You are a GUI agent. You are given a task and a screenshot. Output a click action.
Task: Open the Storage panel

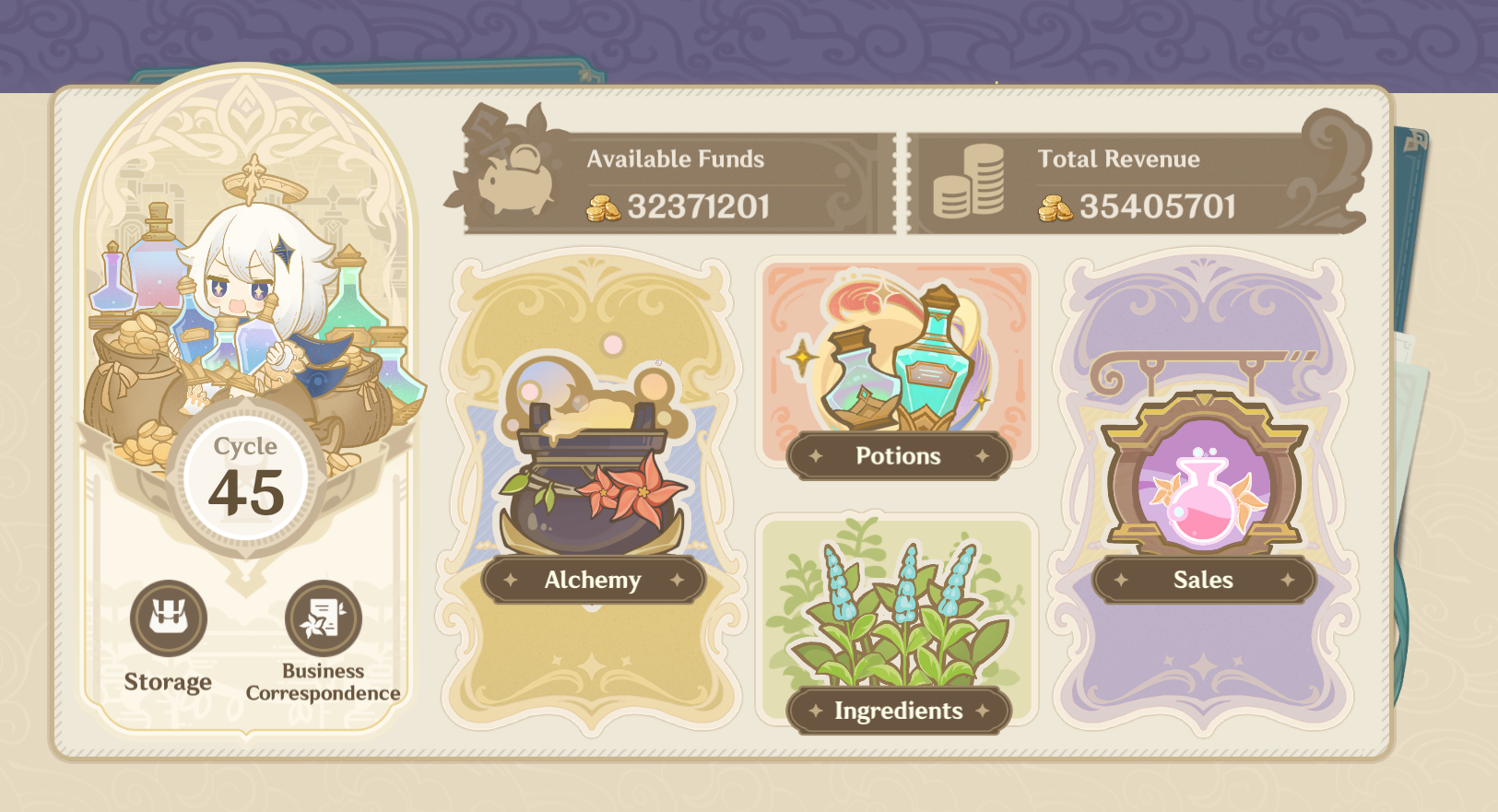(169, 620)
